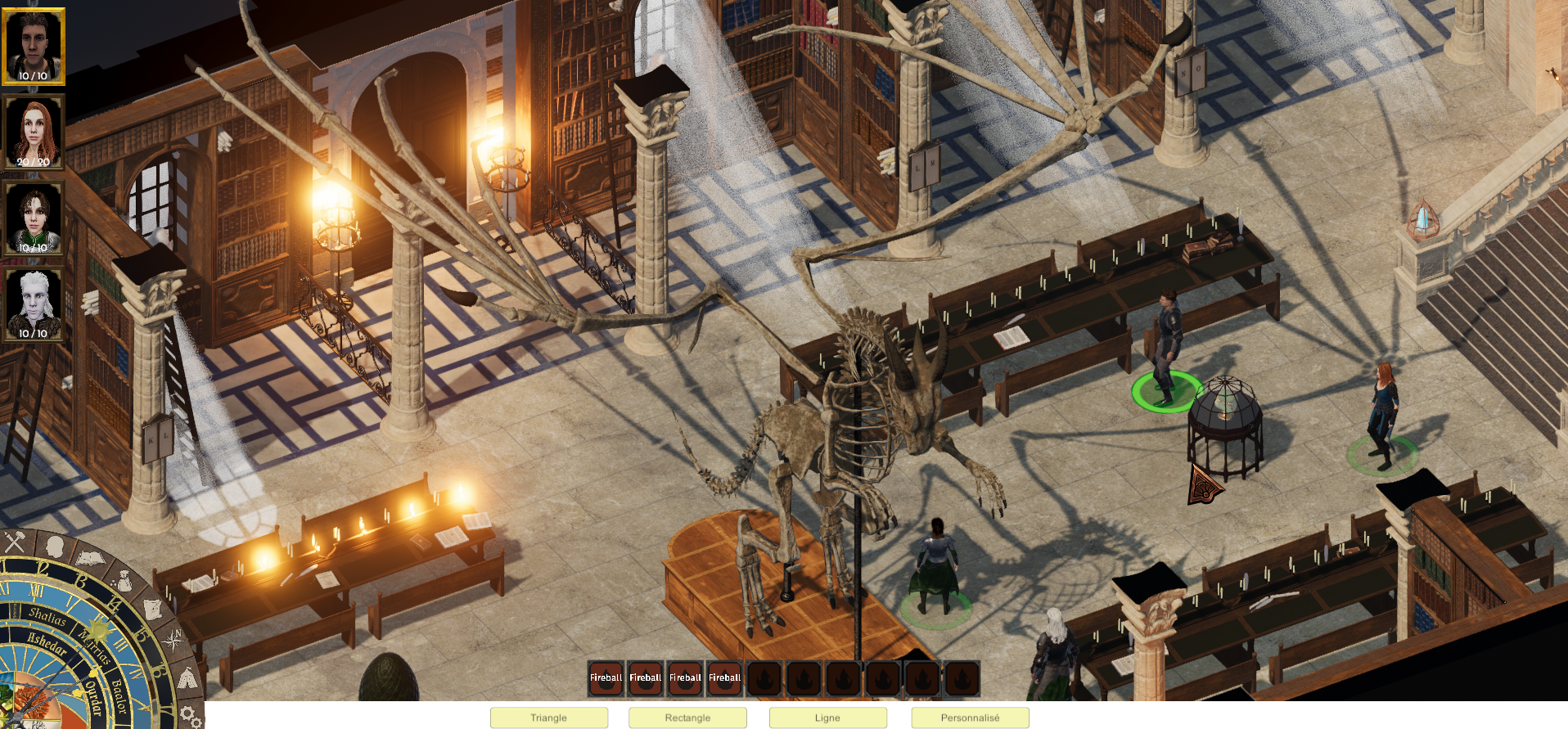The image size is (1568, 729).
Task: Choose the dark curly-haired woman's portrait
Action: pyautogui.click(x=34, y=218)
